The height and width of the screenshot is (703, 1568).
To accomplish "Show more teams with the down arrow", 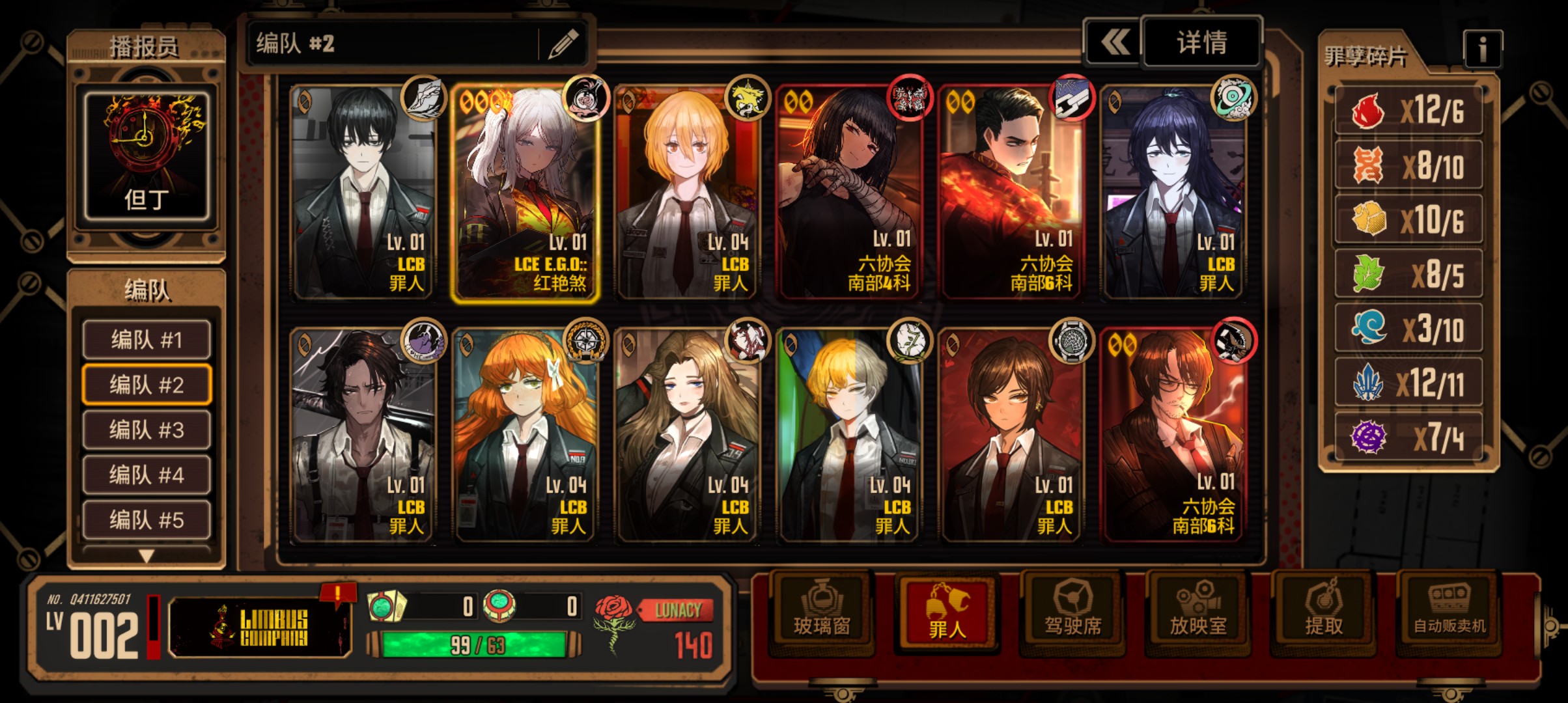I will (147, 556).
